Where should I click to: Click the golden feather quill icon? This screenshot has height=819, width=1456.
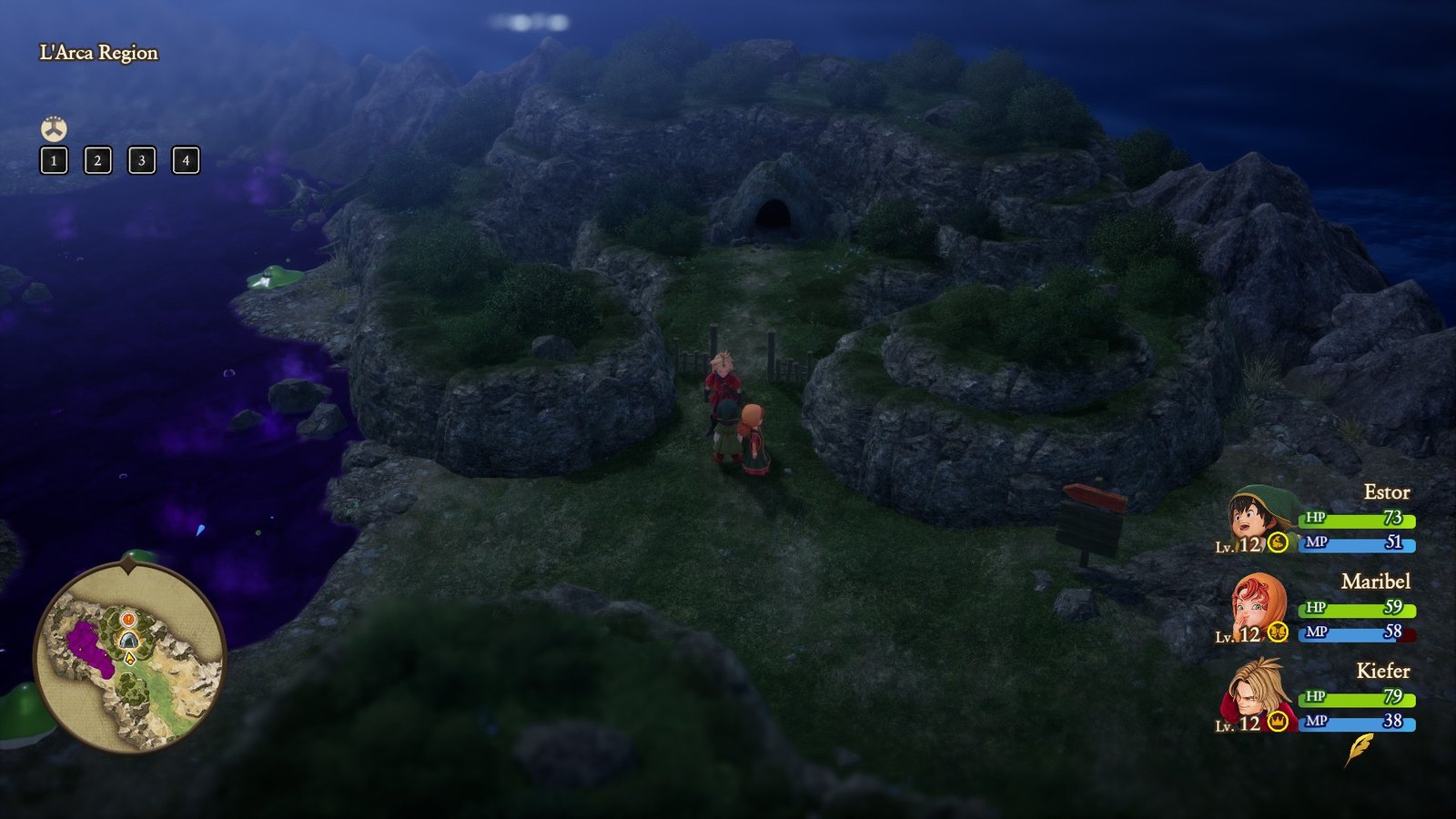point(1359,749)
